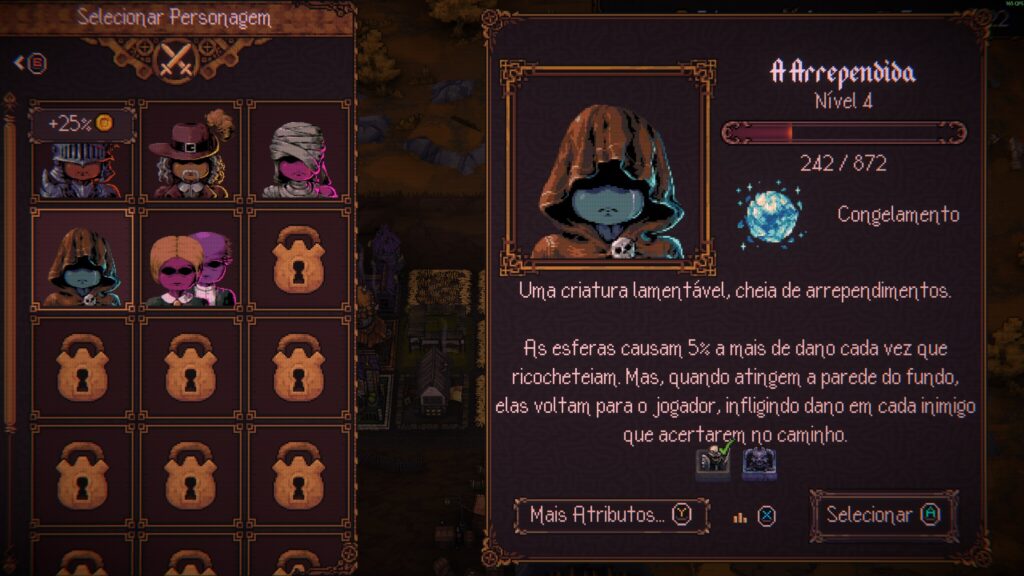Open the Mais Atributos details
The width and height of the screenshot is (1024, 576).
pyautogui.click(x=610, y=515)
